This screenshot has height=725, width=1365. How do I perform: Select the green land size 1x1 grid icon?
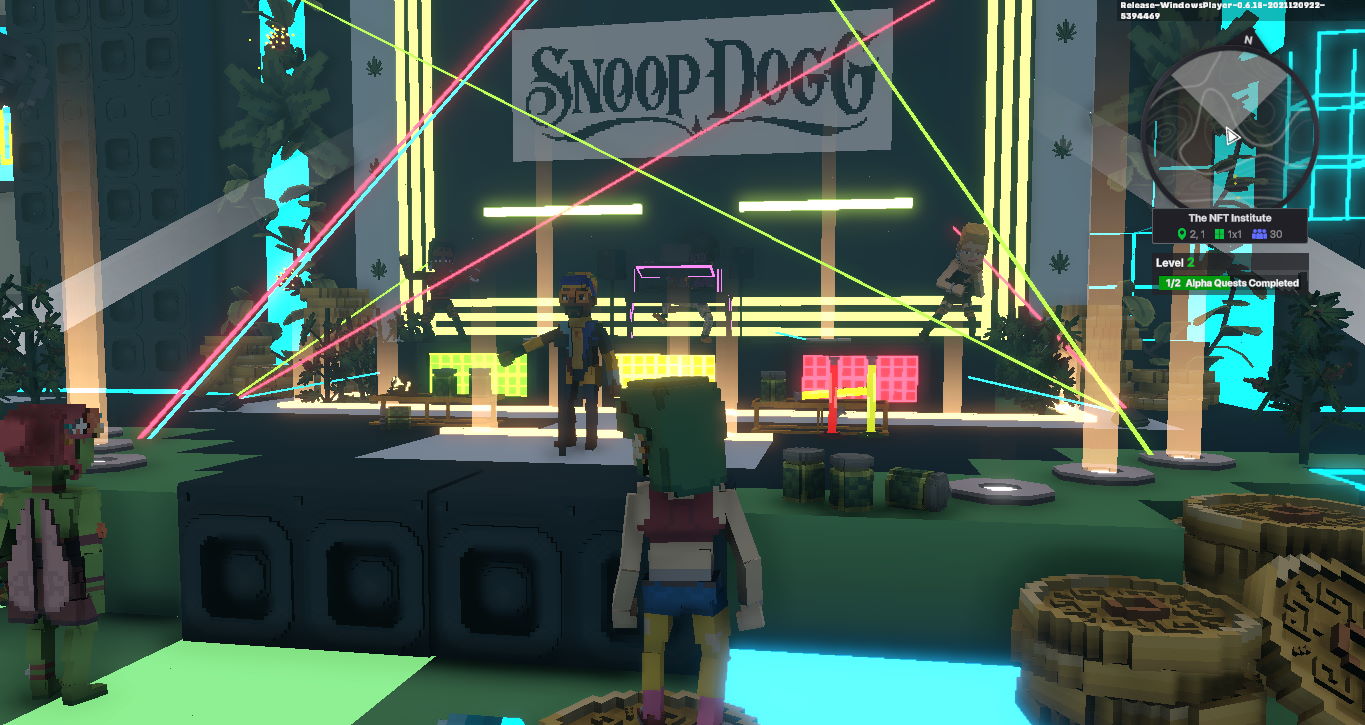coord(1218,233)
